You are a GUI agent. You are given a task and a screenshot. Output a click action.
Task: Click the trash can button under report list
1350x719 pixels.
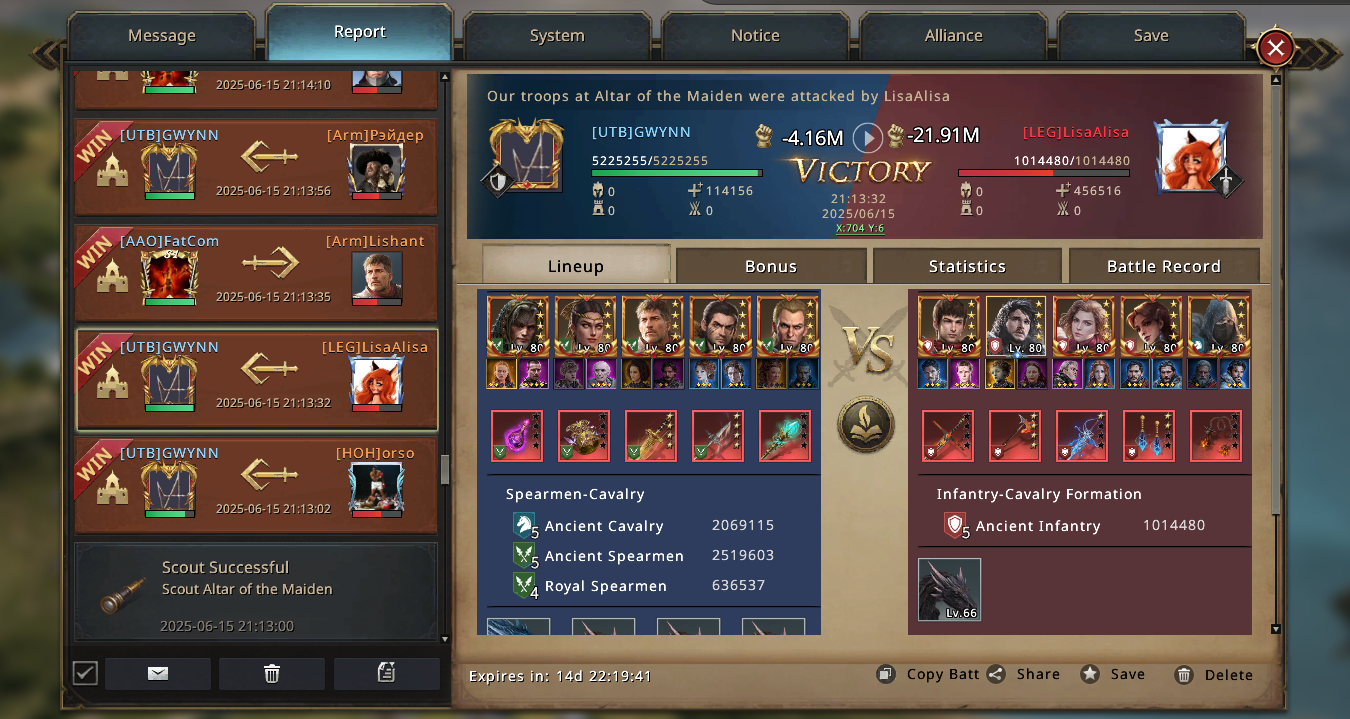point(272,673)
